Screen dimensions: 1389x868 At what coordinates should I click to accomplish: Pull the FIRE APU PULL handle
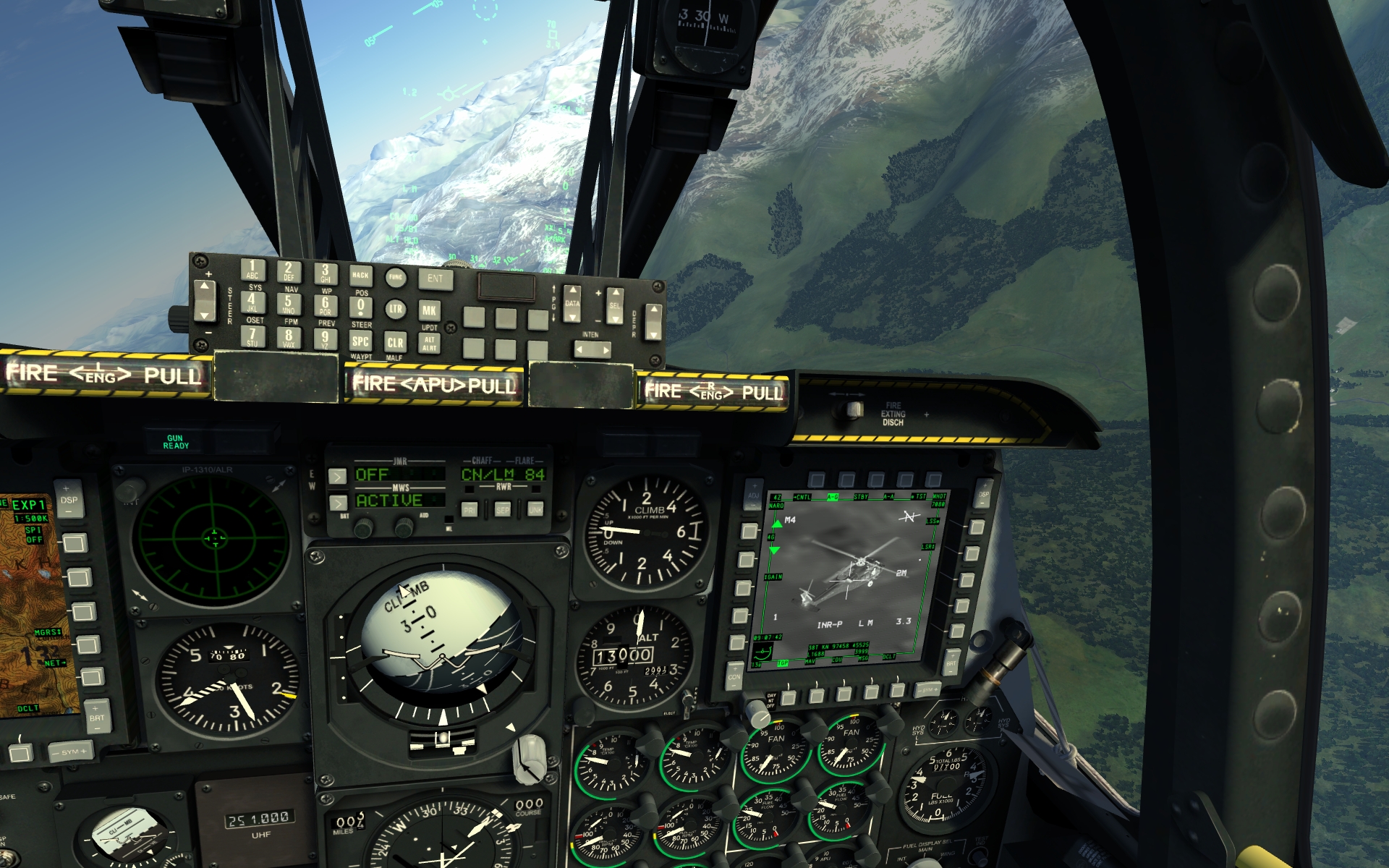pos(434,384)
